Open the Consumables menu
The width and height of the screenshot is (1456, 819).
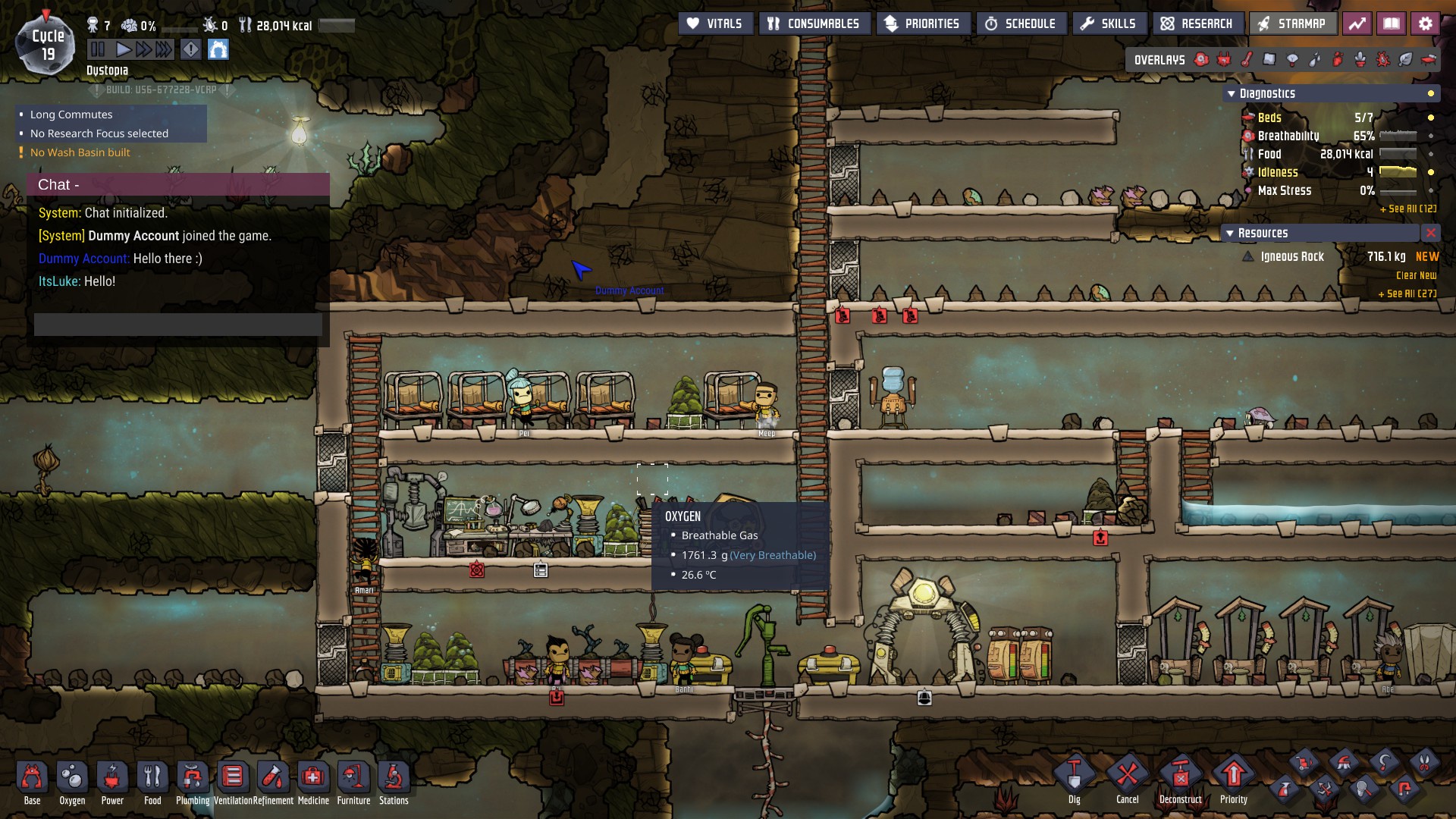coord(814,24)
